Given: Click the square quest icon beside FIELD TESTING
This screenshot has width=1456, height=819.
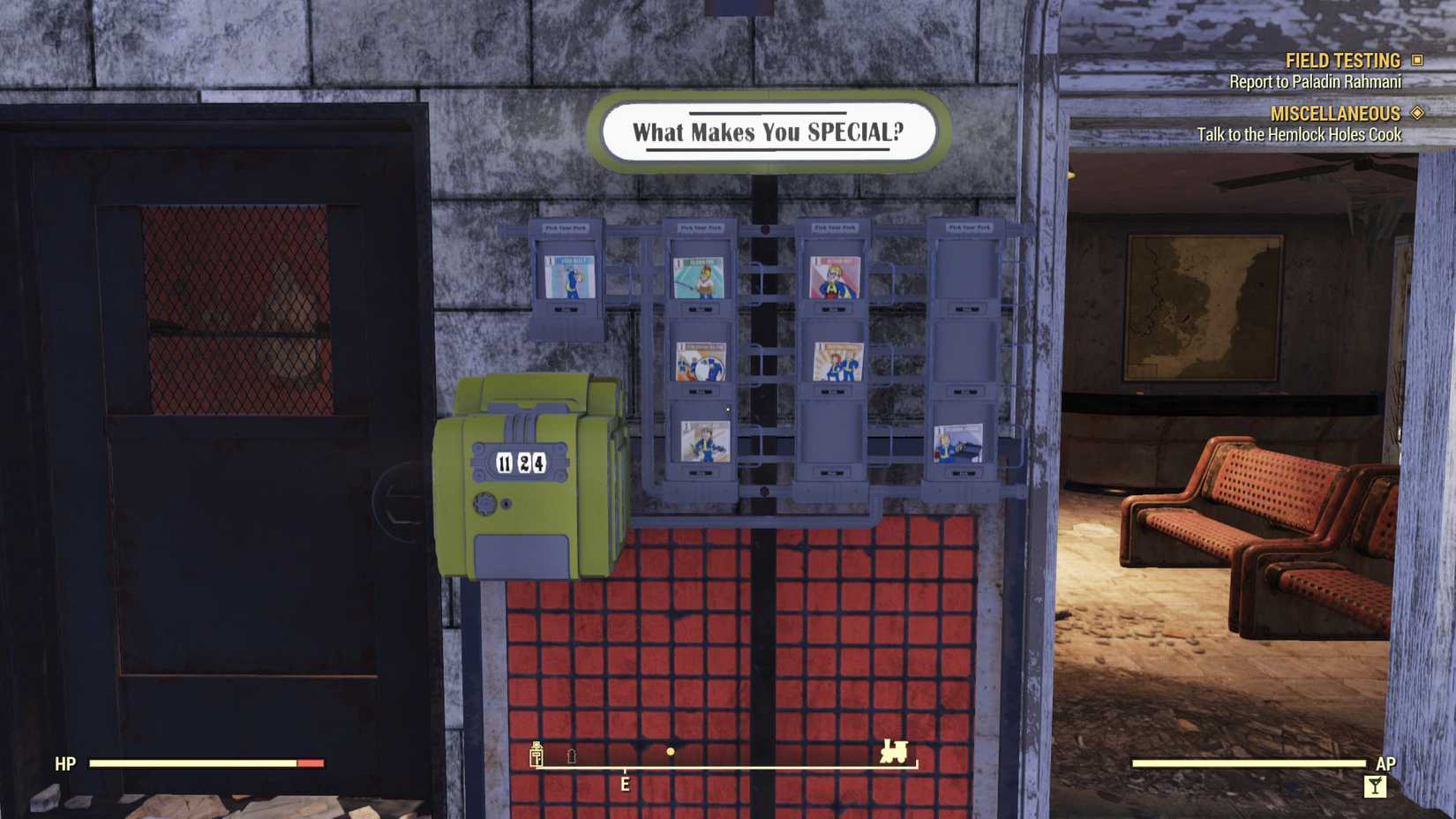Looking at the screenshot, I should (1415, 60).
